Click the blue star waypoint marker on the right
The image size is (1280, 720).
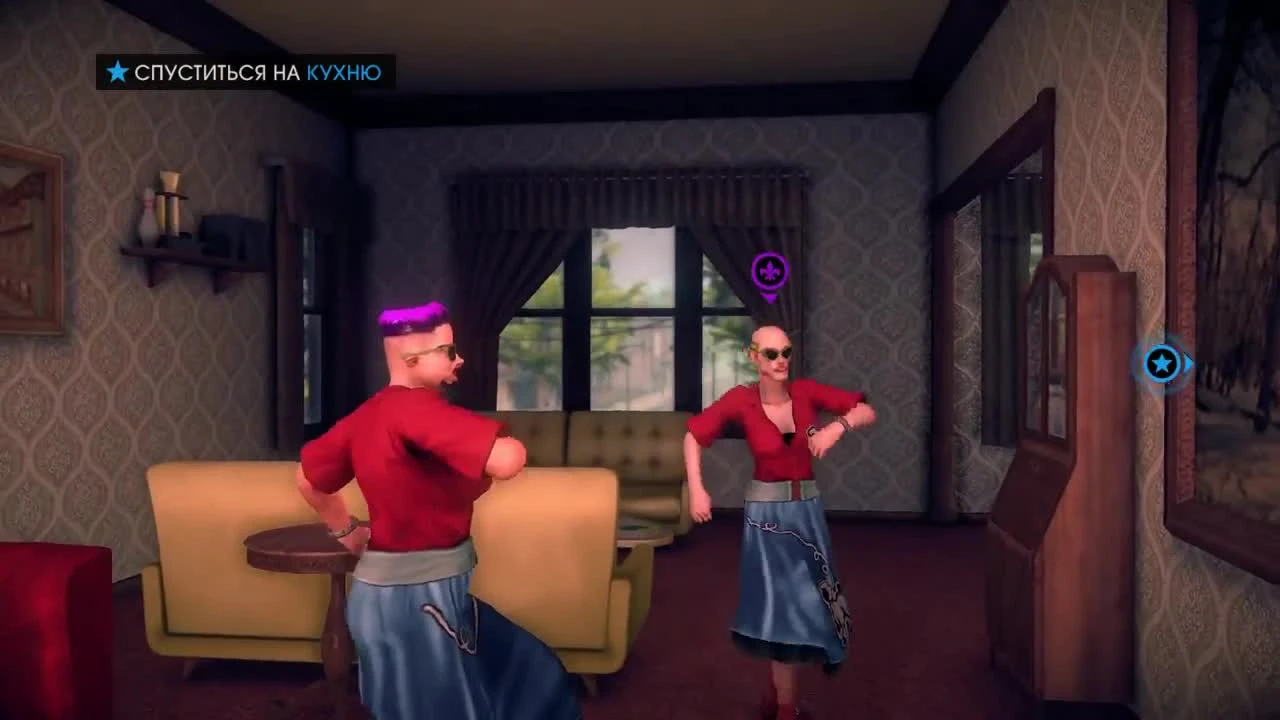tap(1160, 364)
